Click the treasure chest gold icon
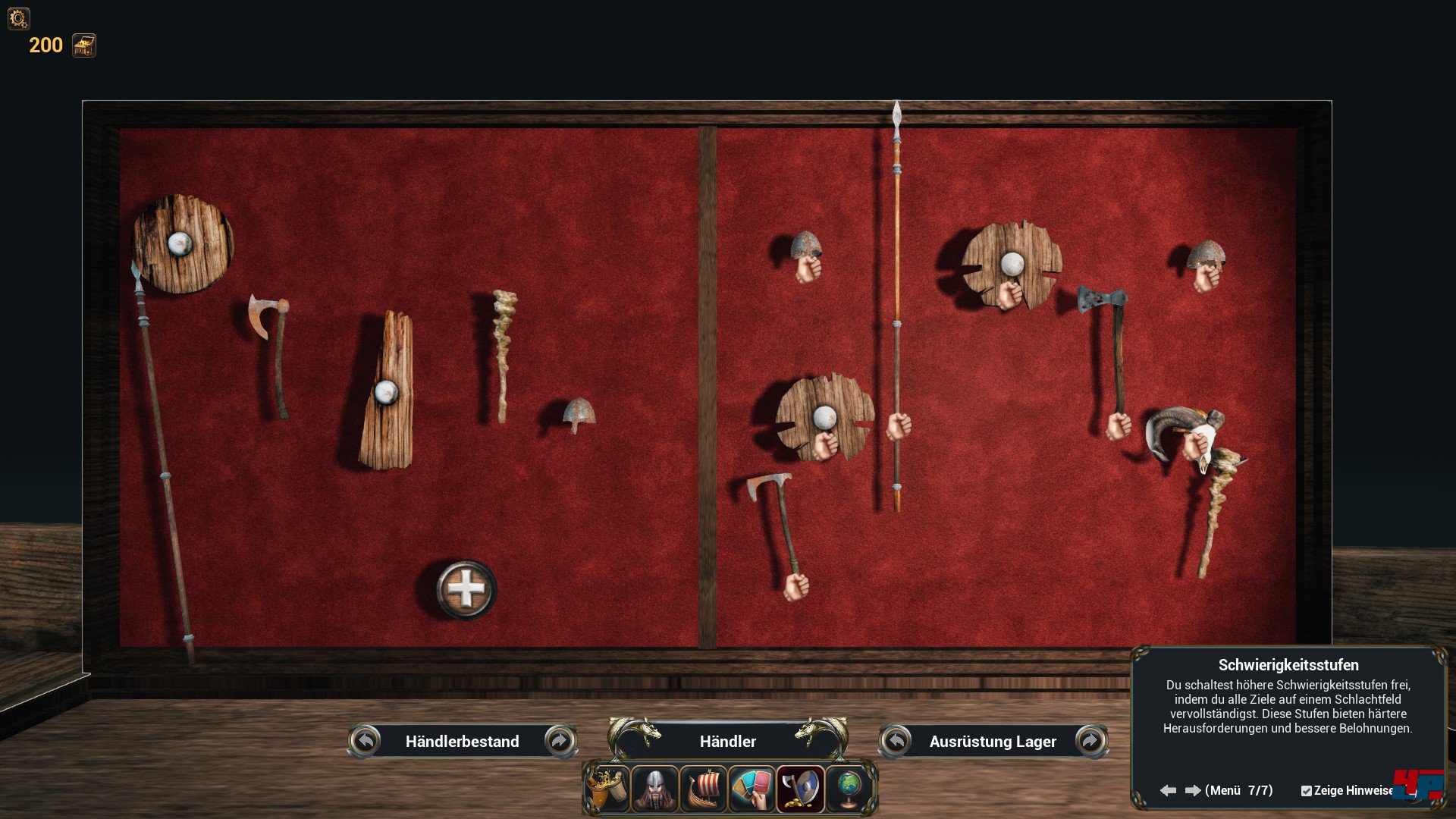This screenshot has width=1456, height=819. (x=84, y=45)
